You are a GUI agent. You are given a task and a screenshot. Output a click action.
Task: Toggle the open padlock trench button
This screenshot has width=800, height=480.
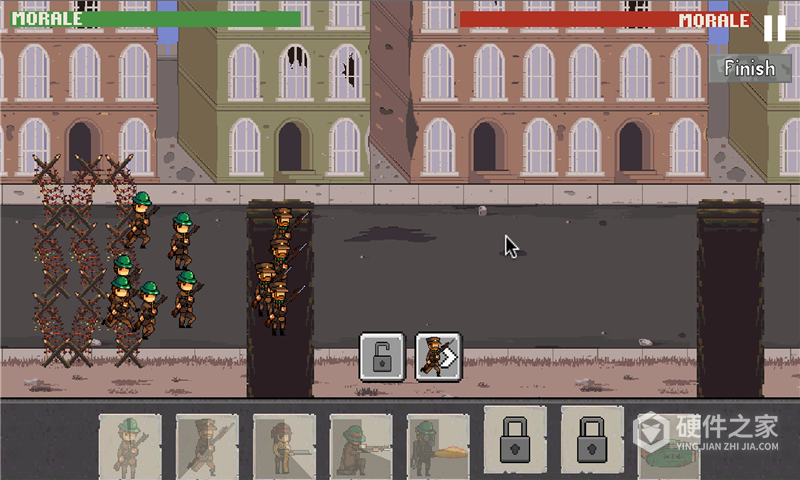382,356
